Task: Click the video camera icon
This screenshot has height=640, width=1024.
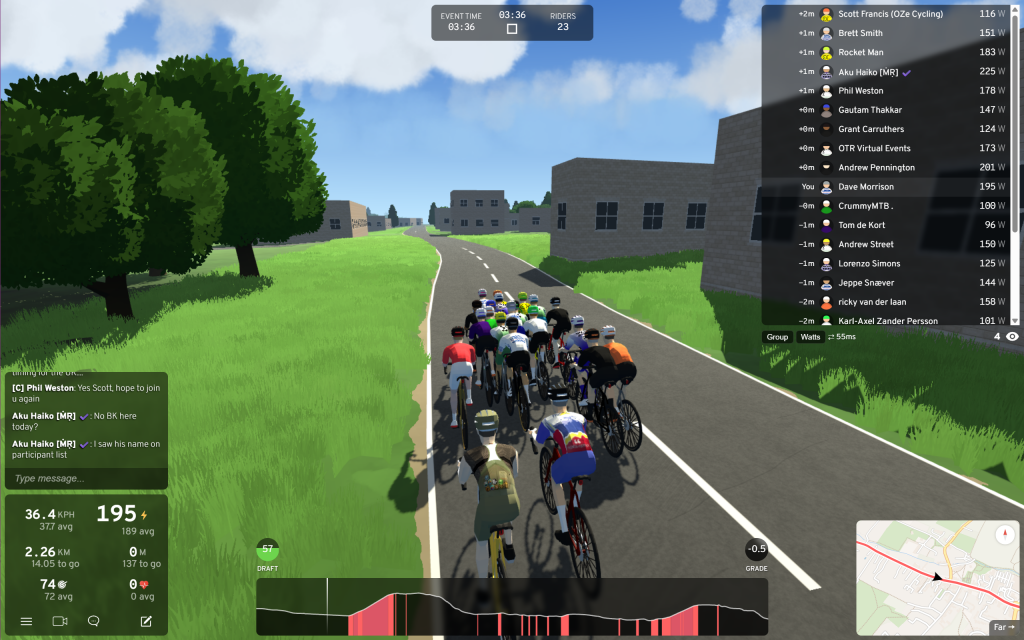Action: tap(59, 621)
